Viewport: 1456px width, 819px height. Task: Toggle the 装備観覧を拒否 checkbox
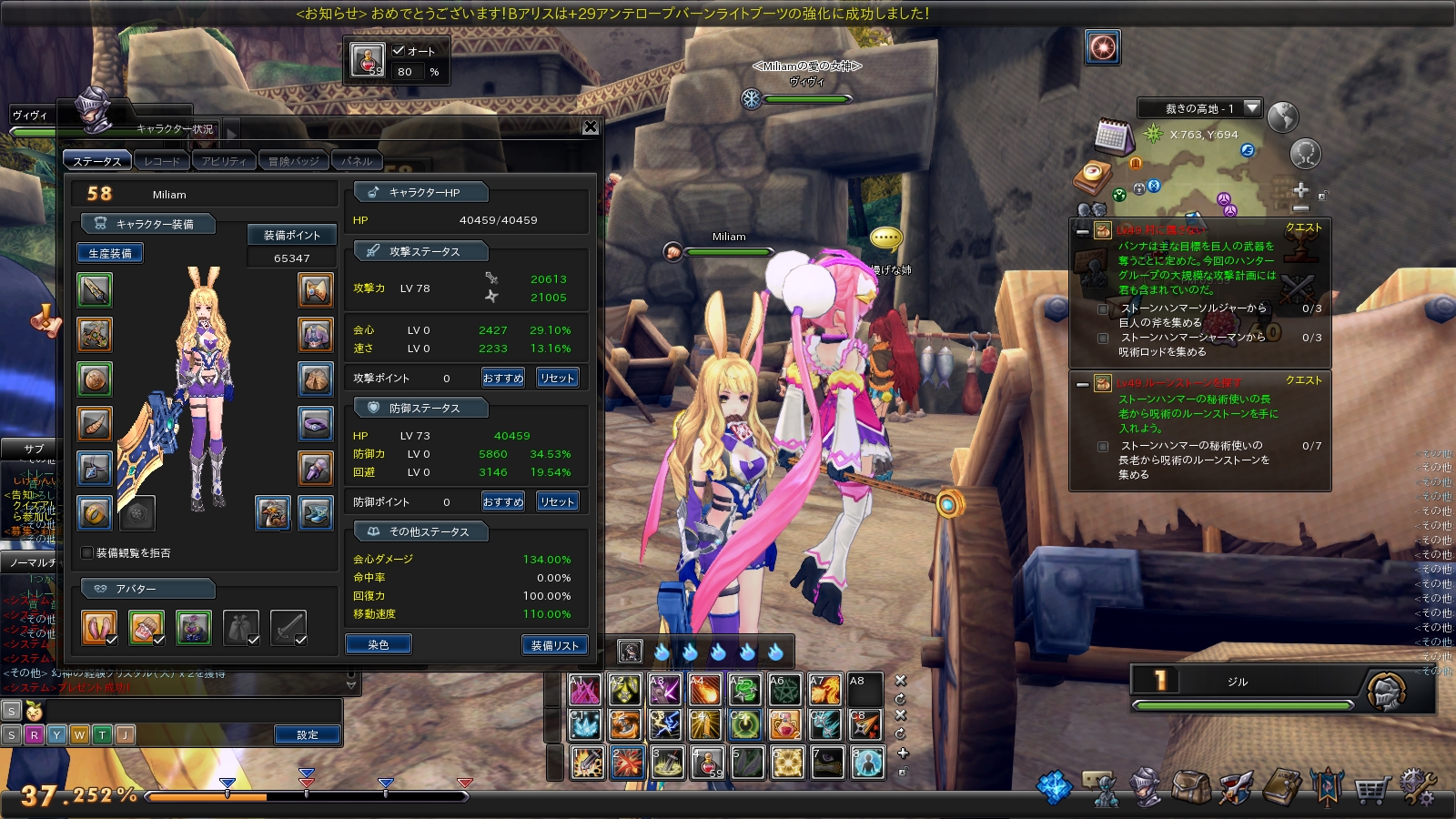(x=87, y=552)
